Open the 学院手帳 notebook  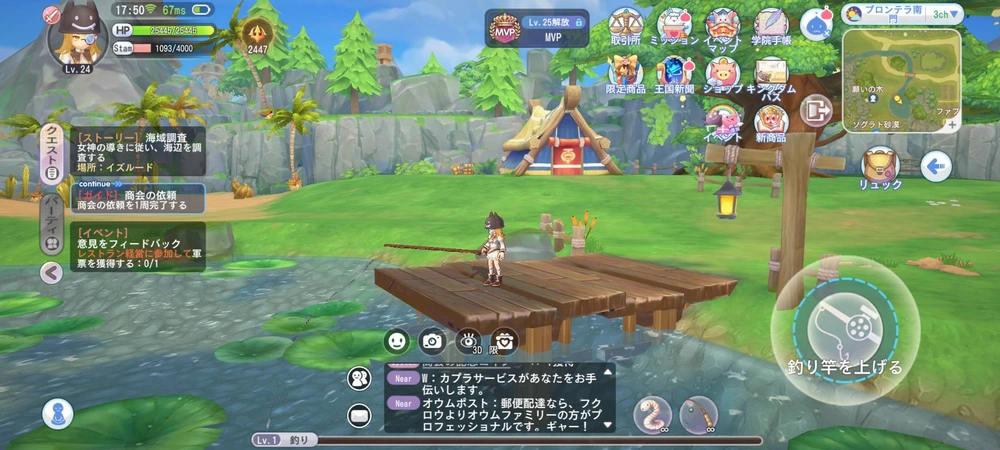(771, 25)
